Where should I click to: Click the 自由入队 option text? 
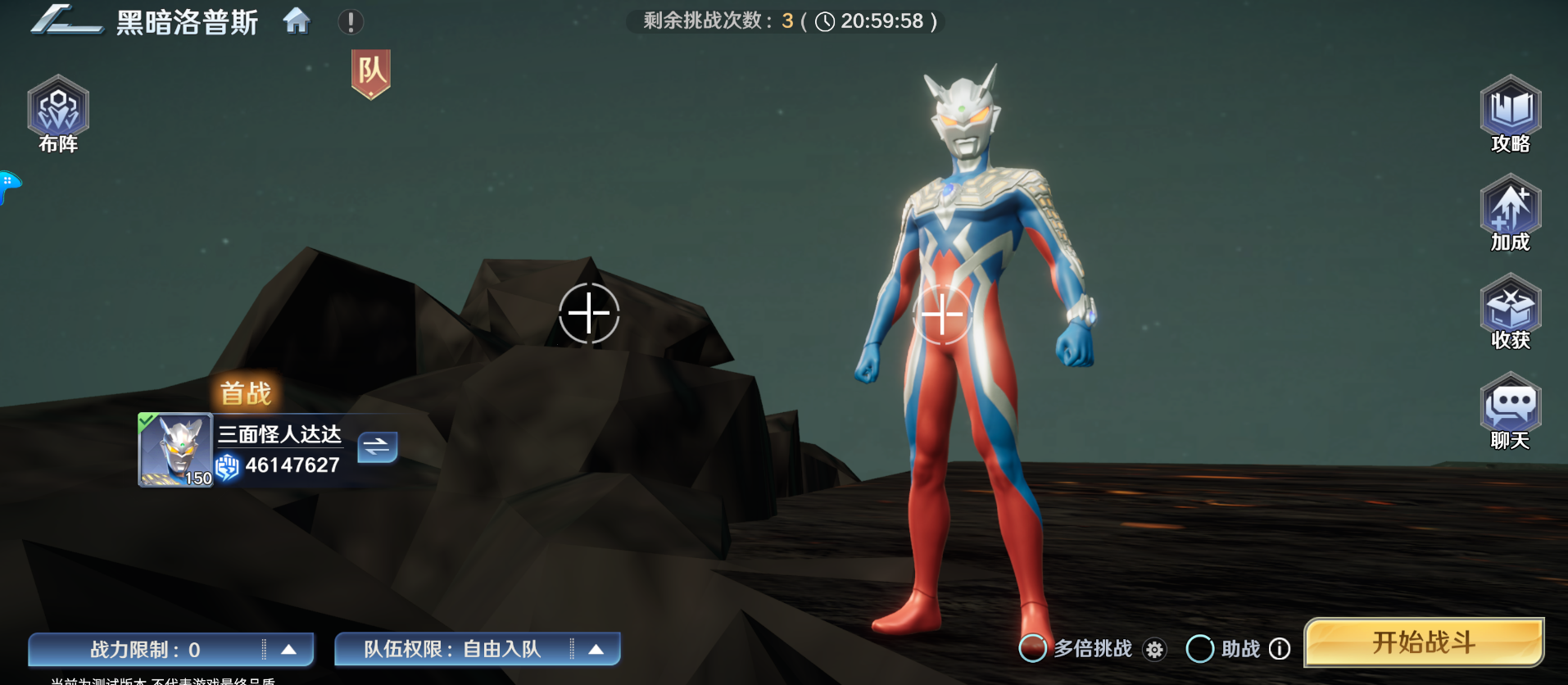[503, 649]
